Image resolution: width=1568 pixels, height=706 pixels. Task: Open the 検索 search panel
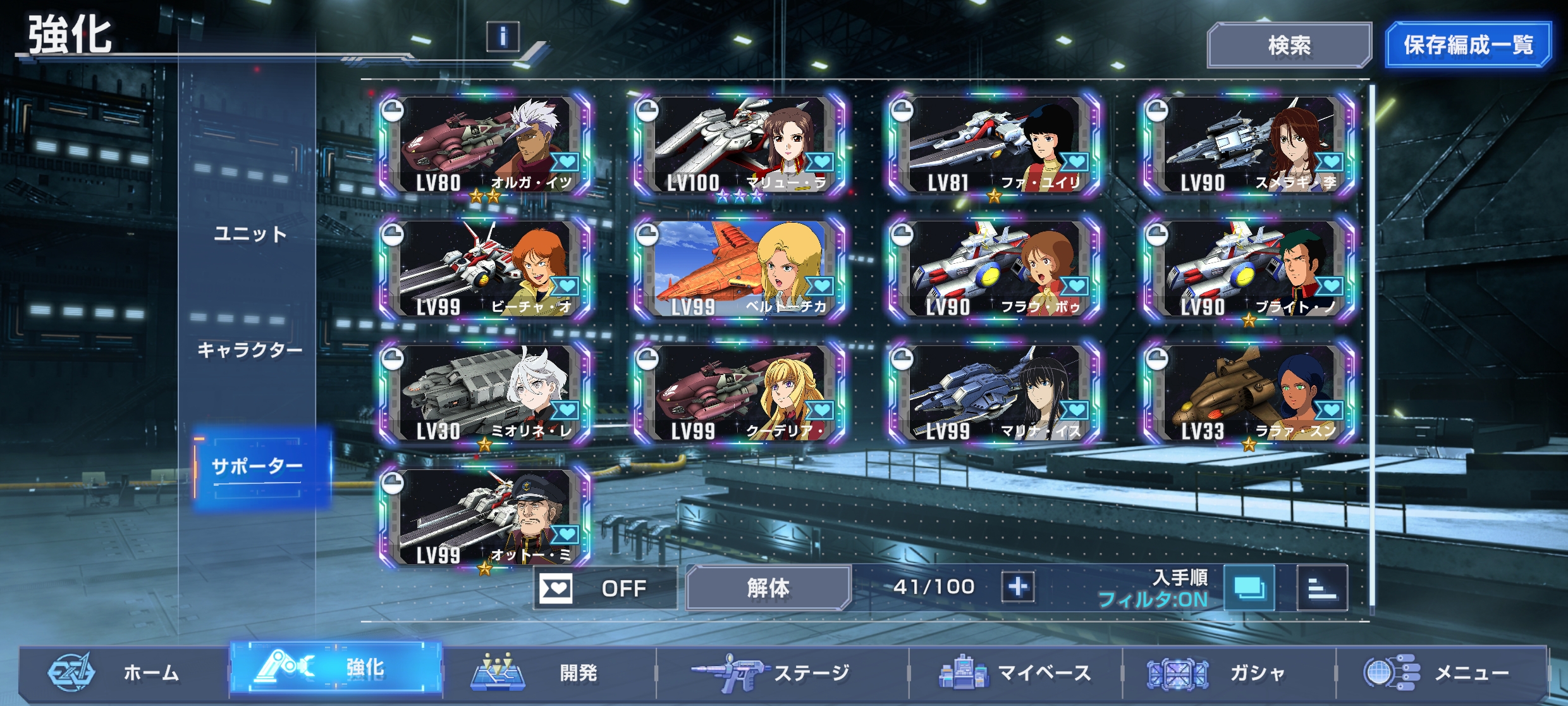[1289, 45]
